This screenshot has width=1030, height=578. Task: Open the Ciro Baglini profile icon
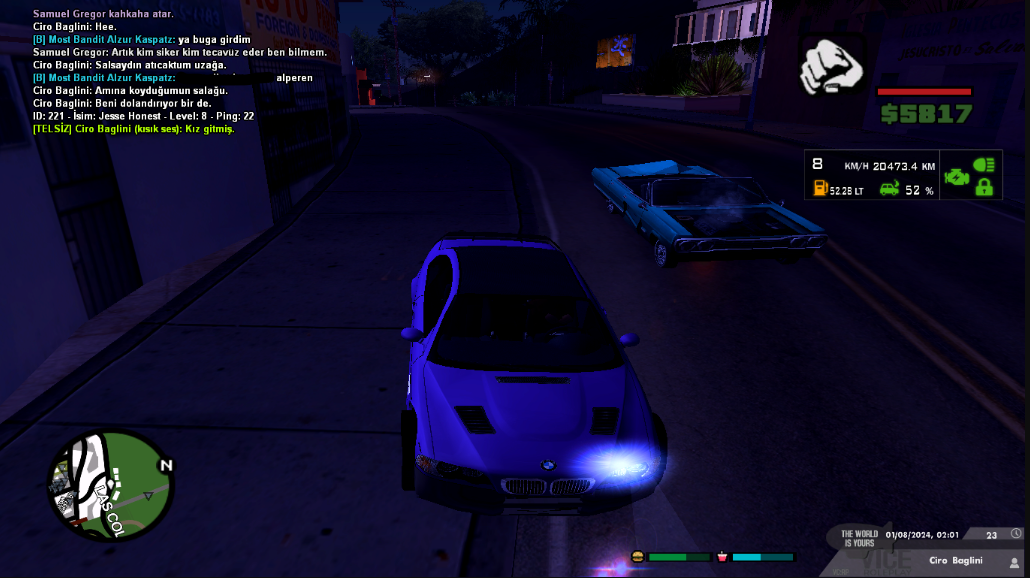[1014, 562]
